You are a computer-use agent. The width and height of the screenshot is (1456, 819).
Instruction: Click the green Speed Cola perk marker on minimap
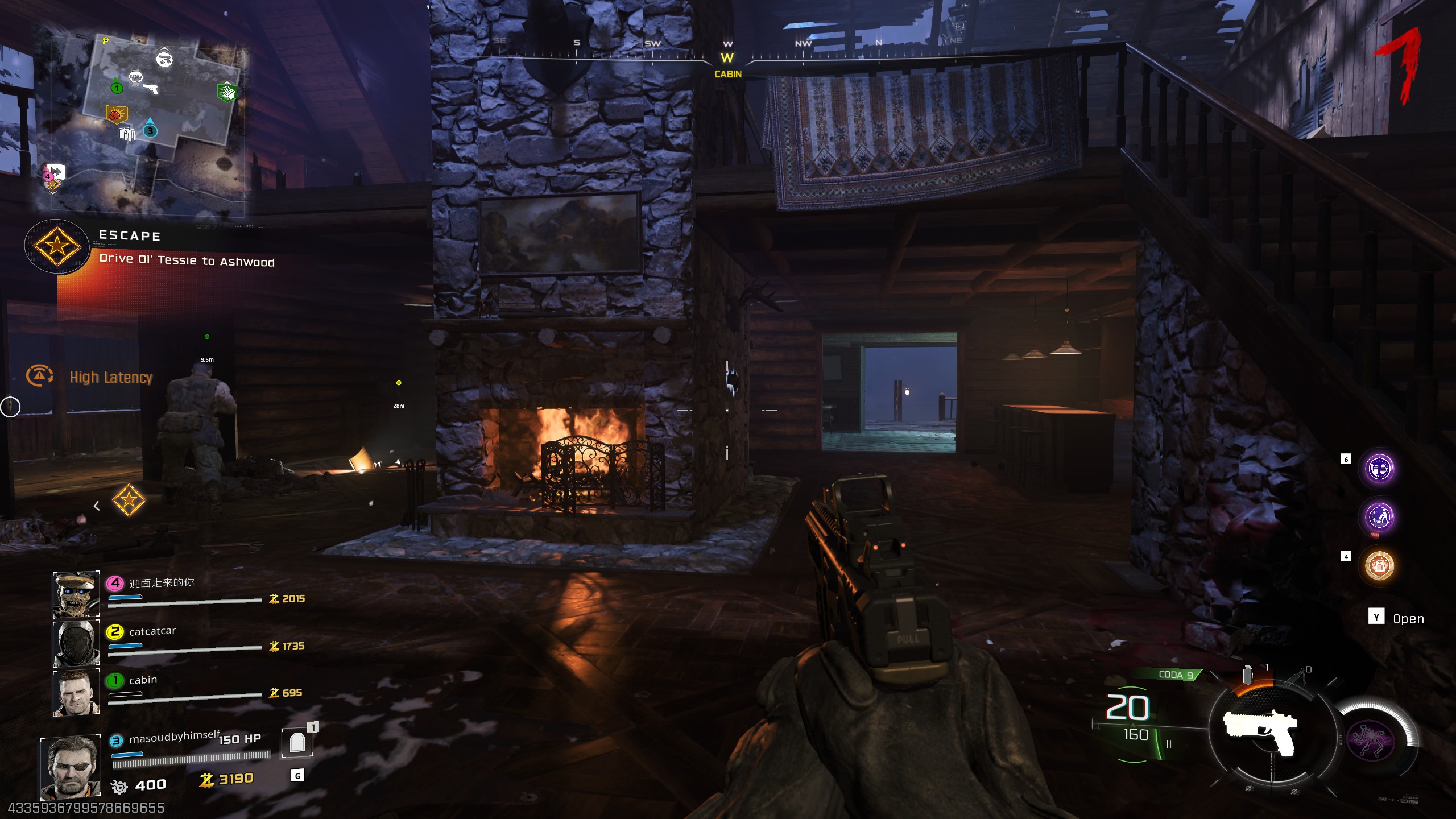point(226,92)
